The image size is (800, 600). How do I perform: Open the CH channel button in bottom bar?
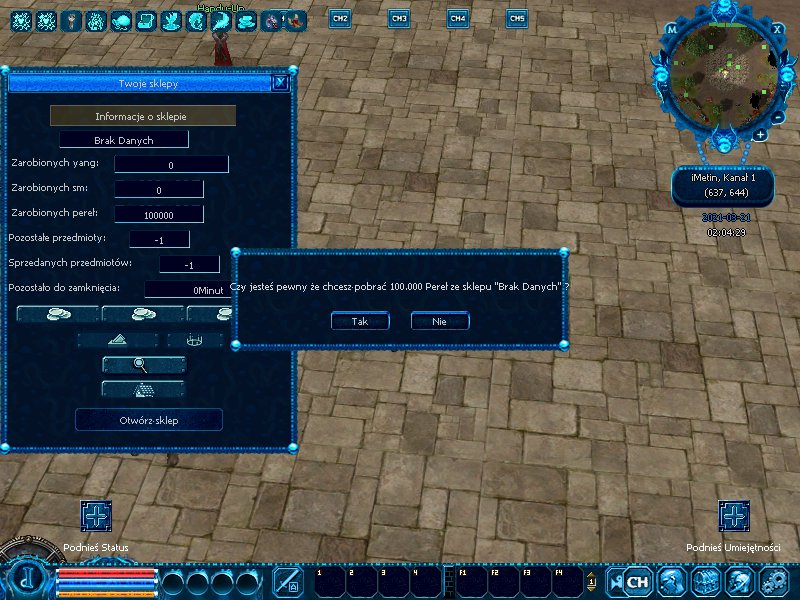pyautogui.click(x=637, y=581)
